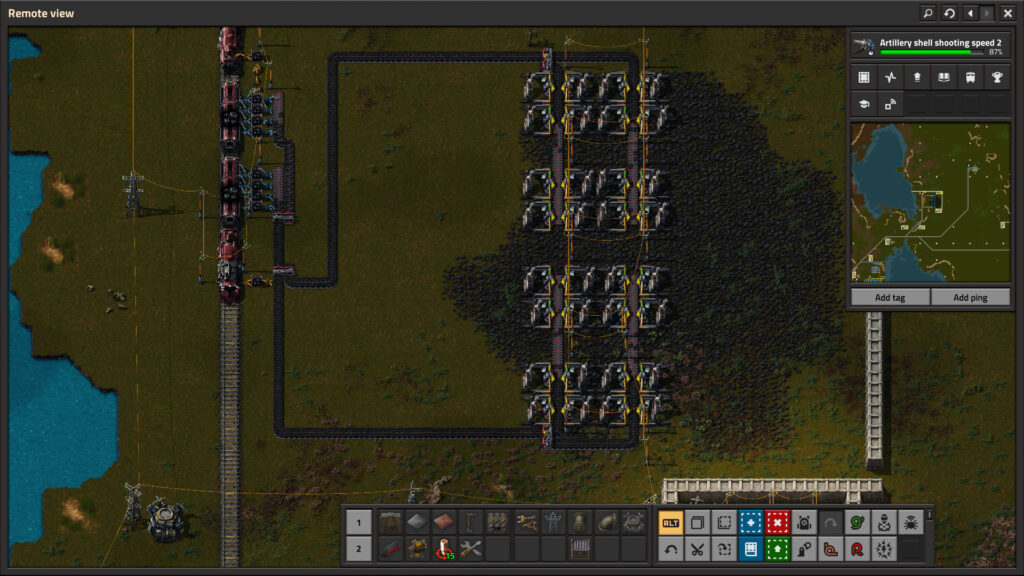Add a tag to the map
Image resolution: width=1024 pixels, height=576 pixels.
pyautogui.click(x=889, y=297)
